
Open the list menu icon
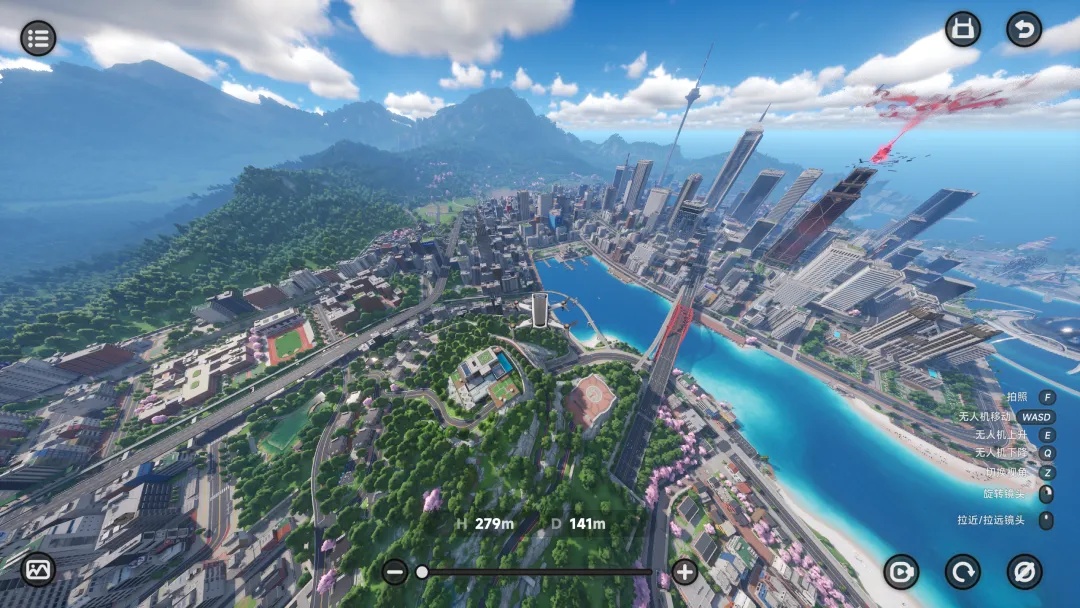pyautogui.click(x=38, y=38)
